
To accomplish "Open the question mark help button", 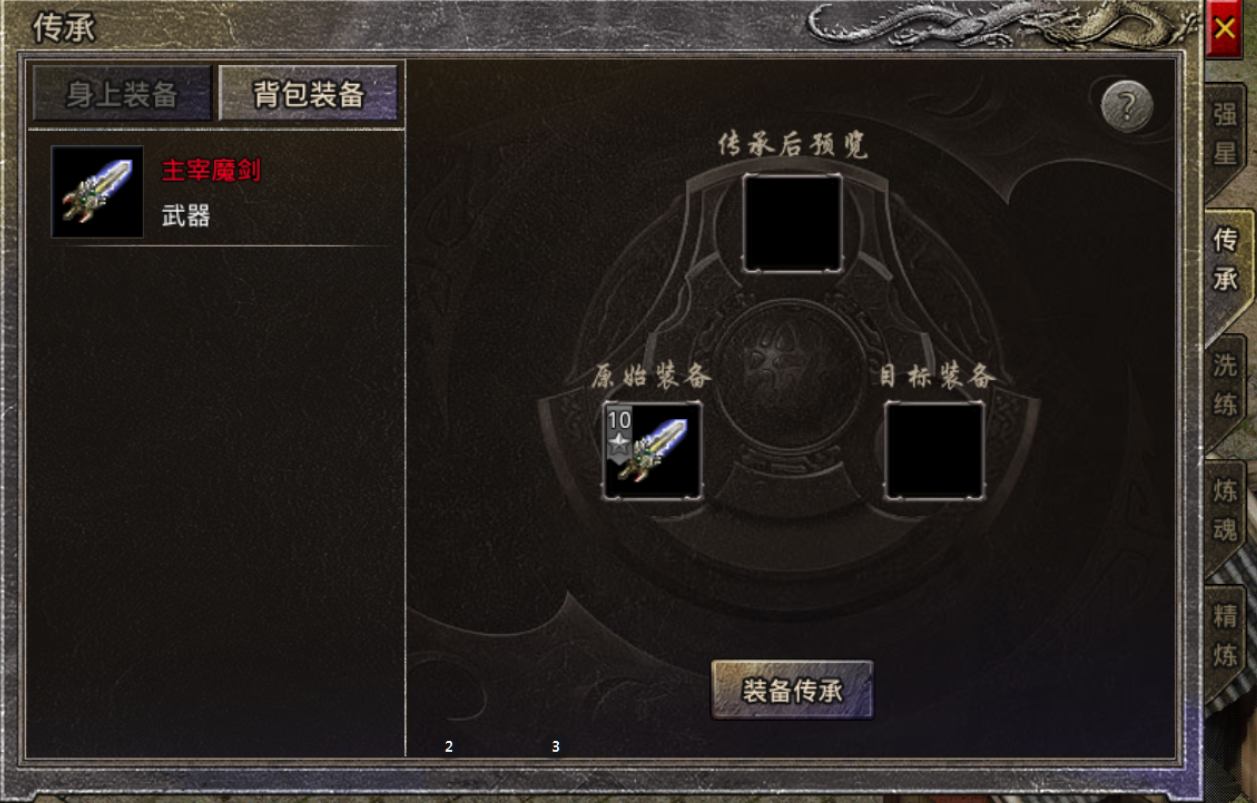I will coord(1127,105).
